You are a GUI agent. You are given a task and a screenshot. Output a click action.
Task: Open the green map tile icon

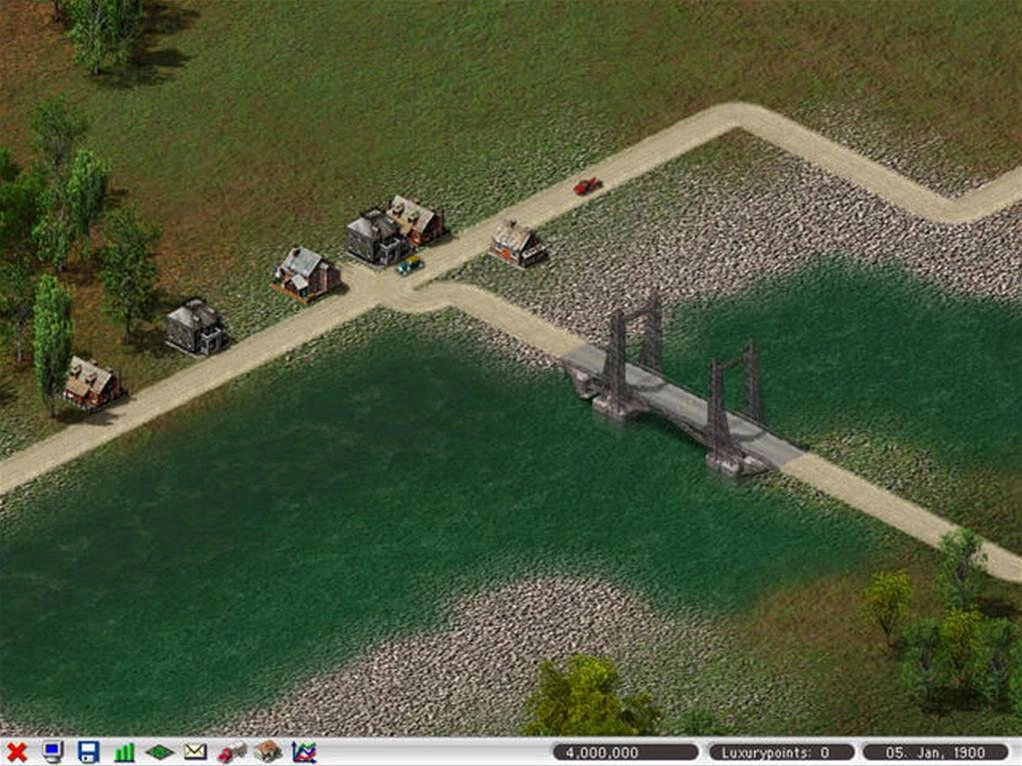[160, 752]
